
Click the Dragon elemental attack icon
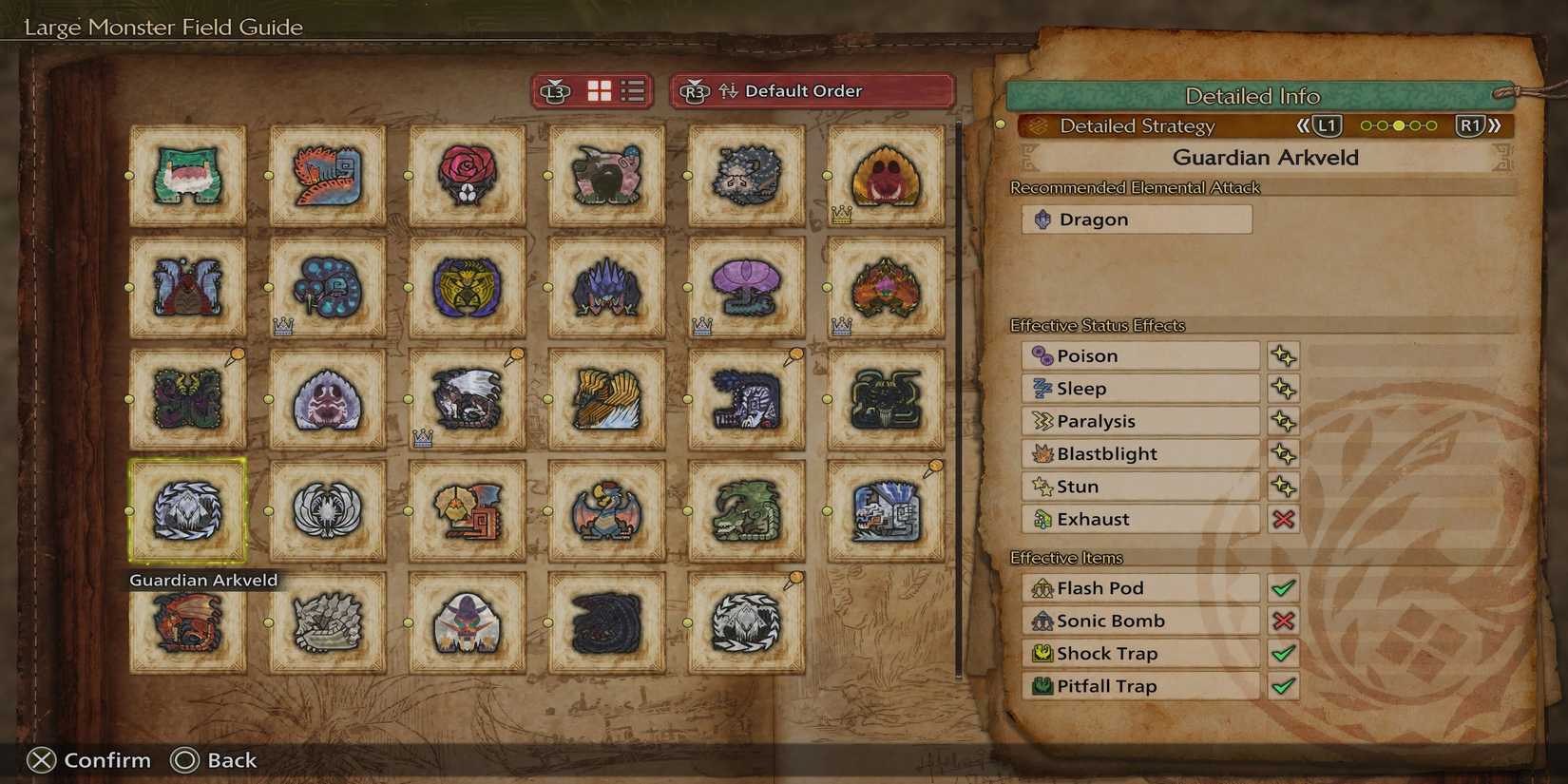pyautogui.click(x=1042, y=219)
